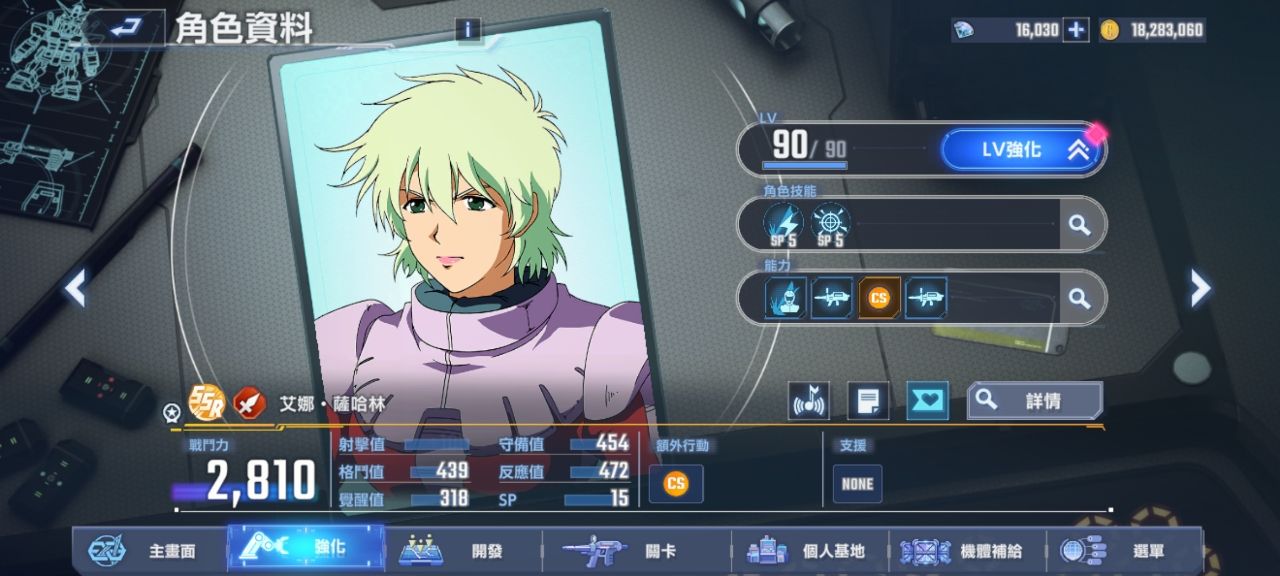Show the next character with right arrow

tap(1200, 288)
